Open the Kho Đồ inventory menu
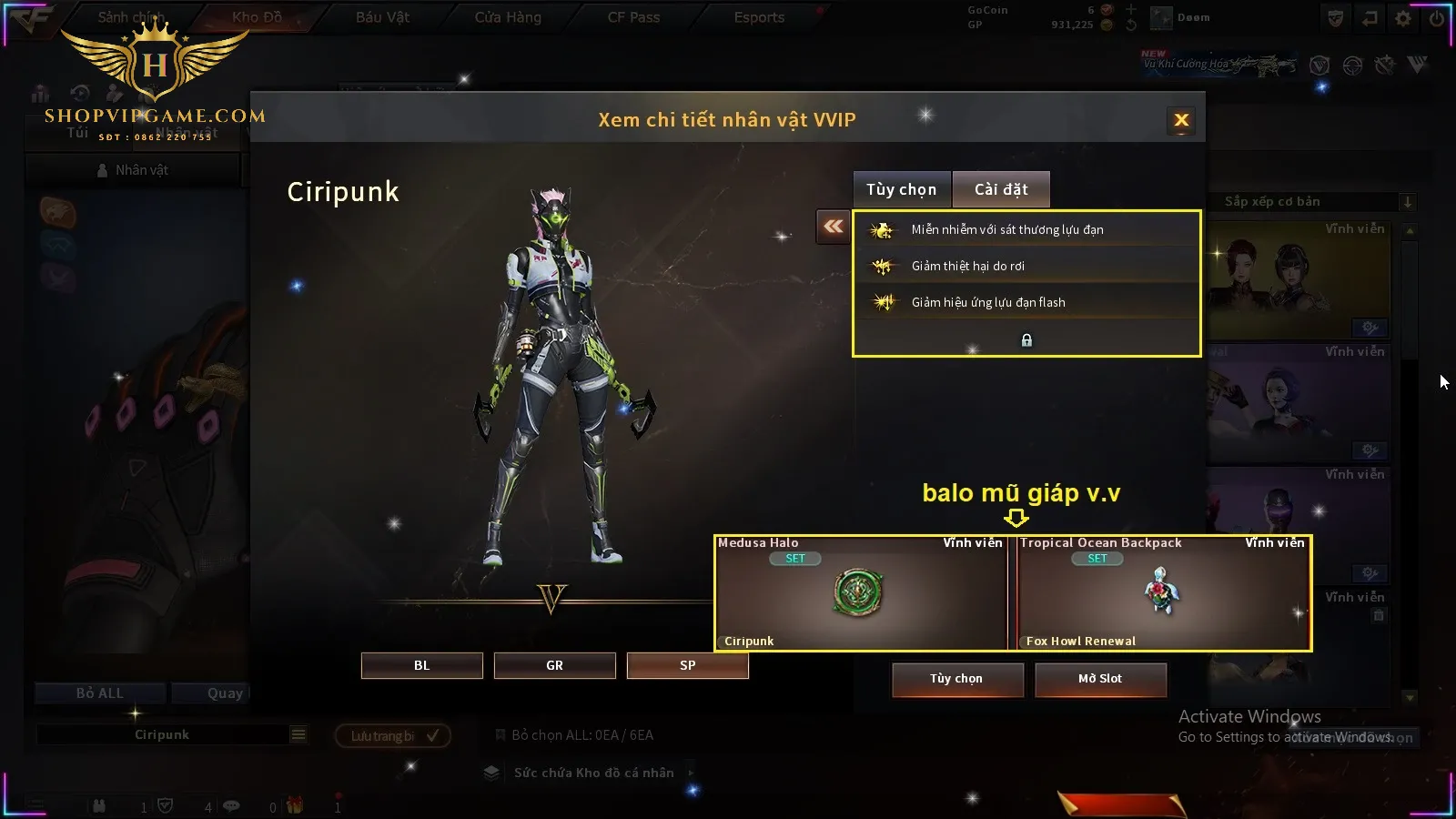This screenshot has width=1456, height=819. pos(257,17)
